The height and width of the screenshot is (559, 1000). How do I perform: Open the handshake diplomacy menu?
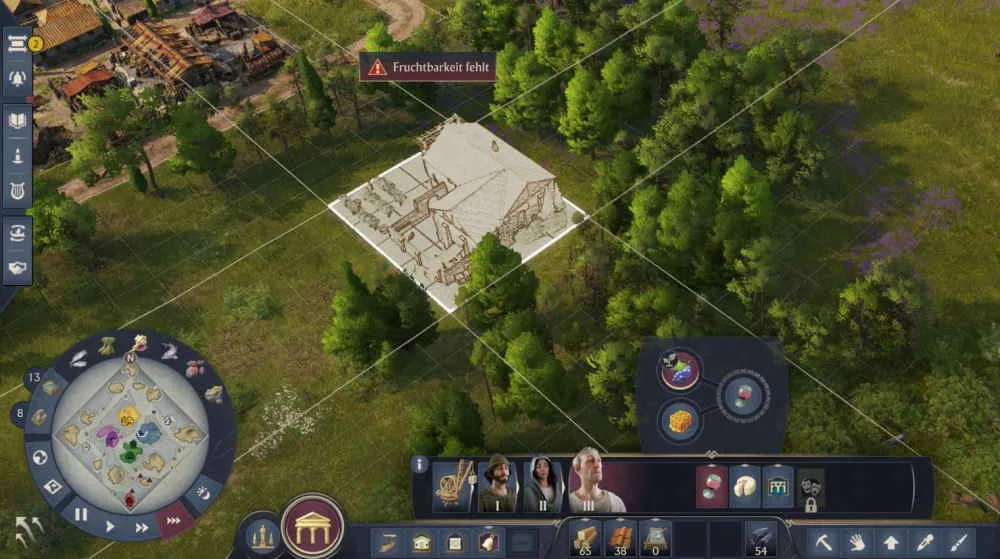point(17,268)
